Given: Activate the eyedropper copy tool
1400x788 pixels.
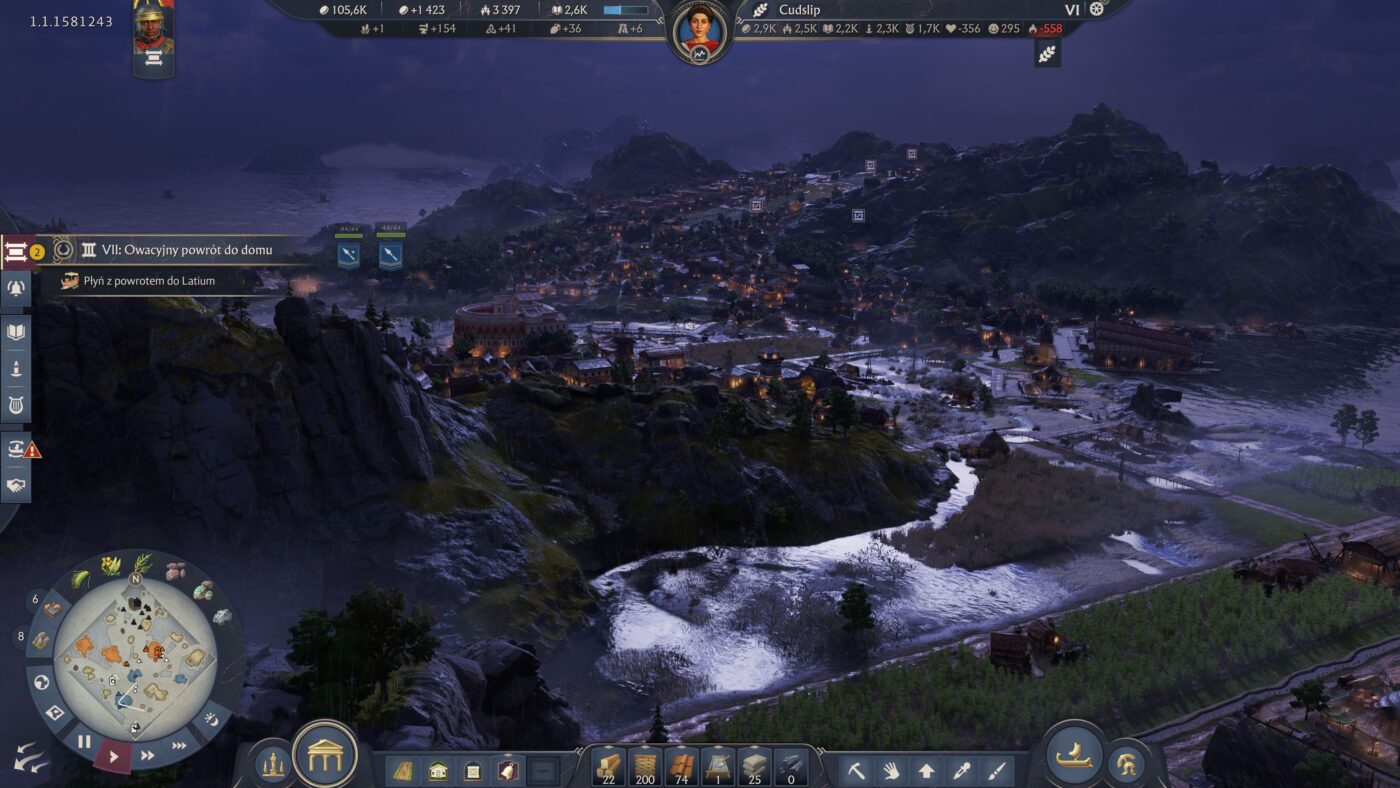Looking at the screenshot, I should click(x=961, y=771).
